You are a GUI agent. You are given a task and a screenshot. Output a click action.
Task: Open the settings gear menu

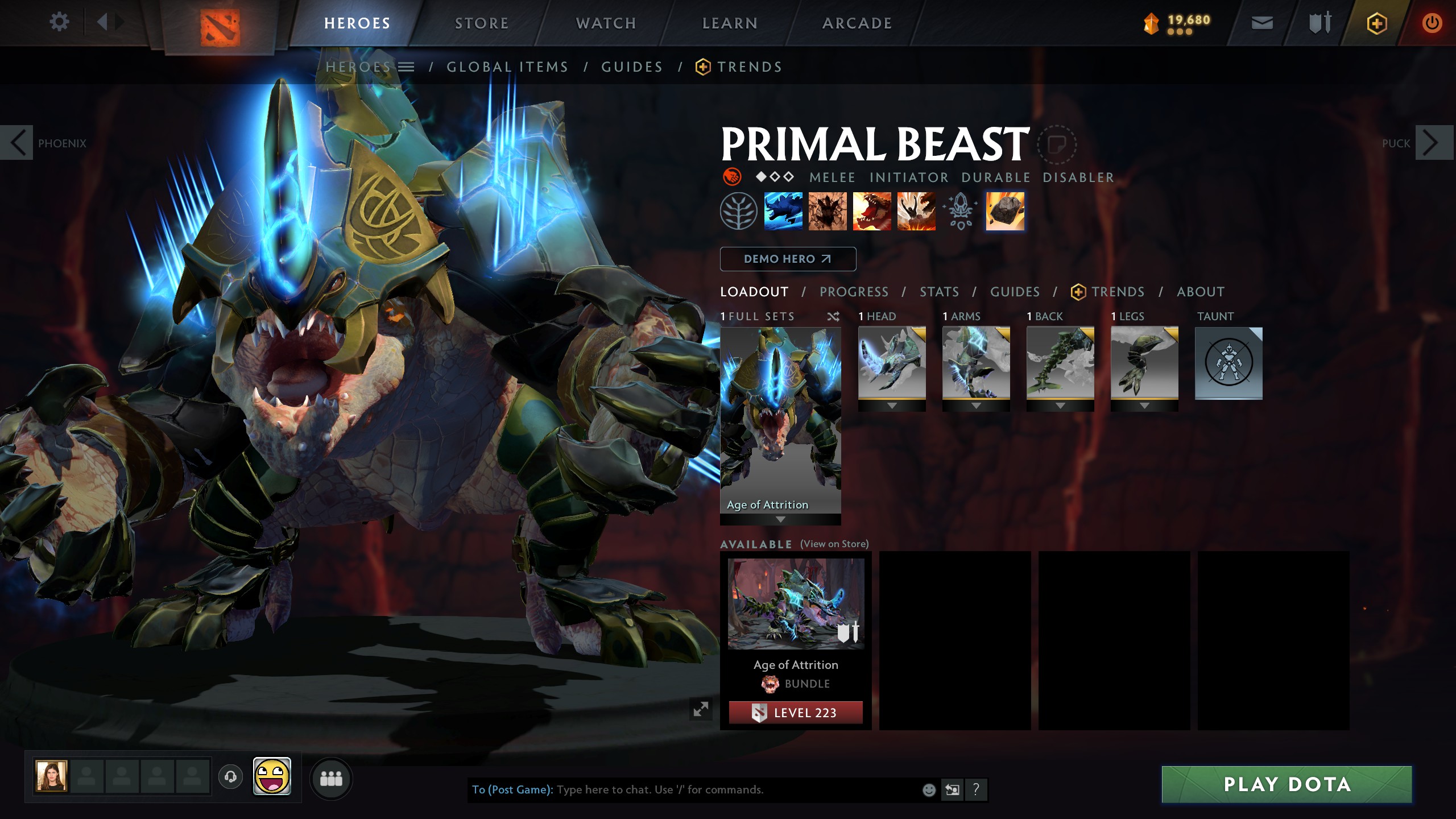tap(59, 23)
